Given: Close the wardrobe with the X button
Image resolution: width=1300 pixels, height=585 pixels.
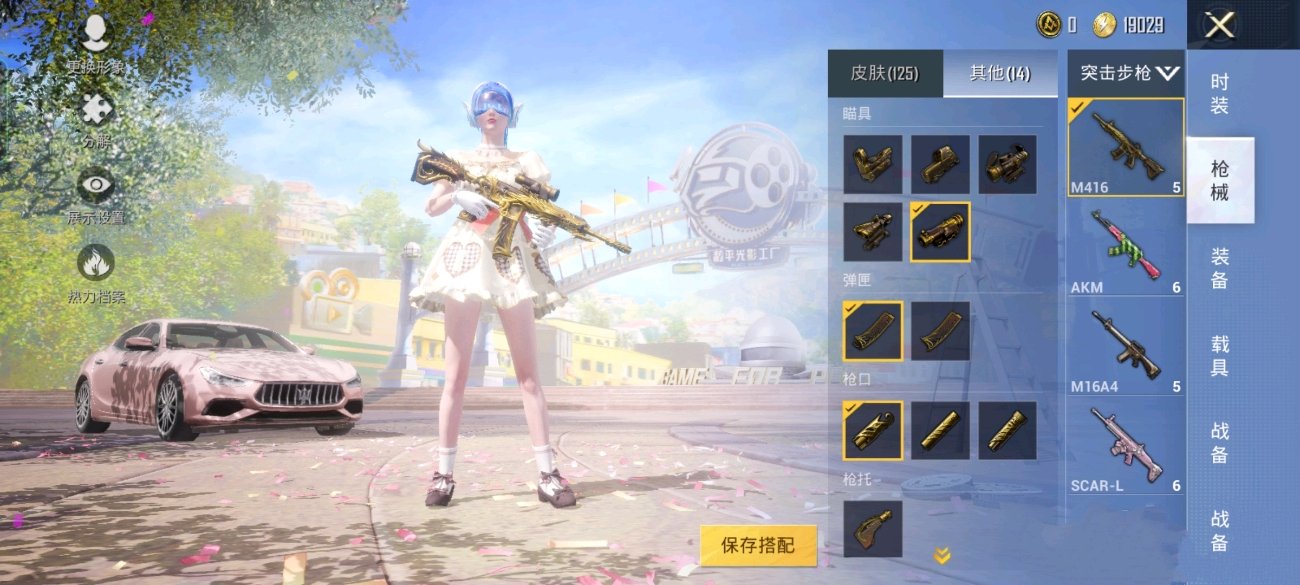Looking at the screenshot, I should click(1219, 25).
